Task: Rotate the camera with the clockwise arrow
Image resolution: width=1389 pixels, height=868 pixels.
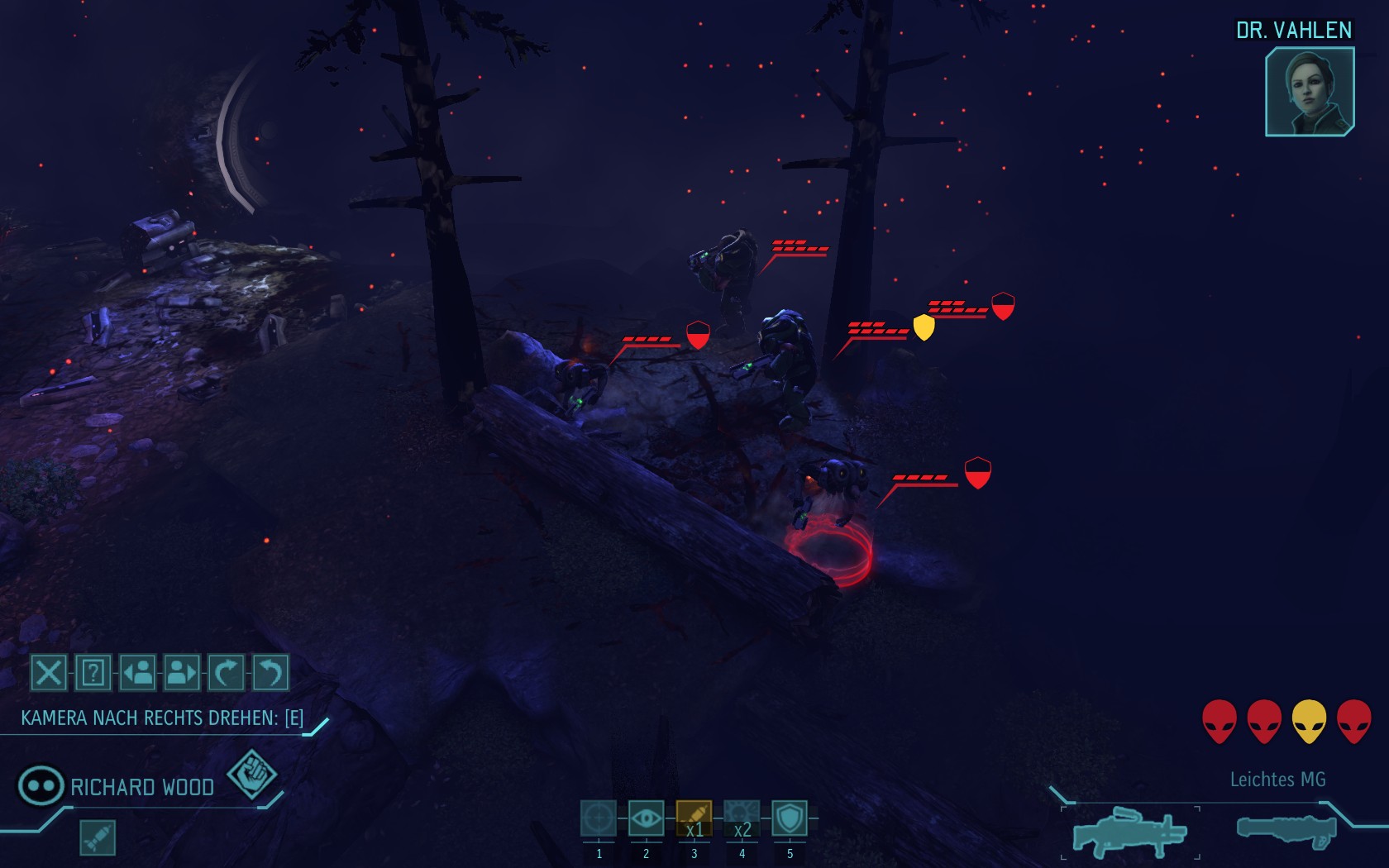Action: (226, 673)
